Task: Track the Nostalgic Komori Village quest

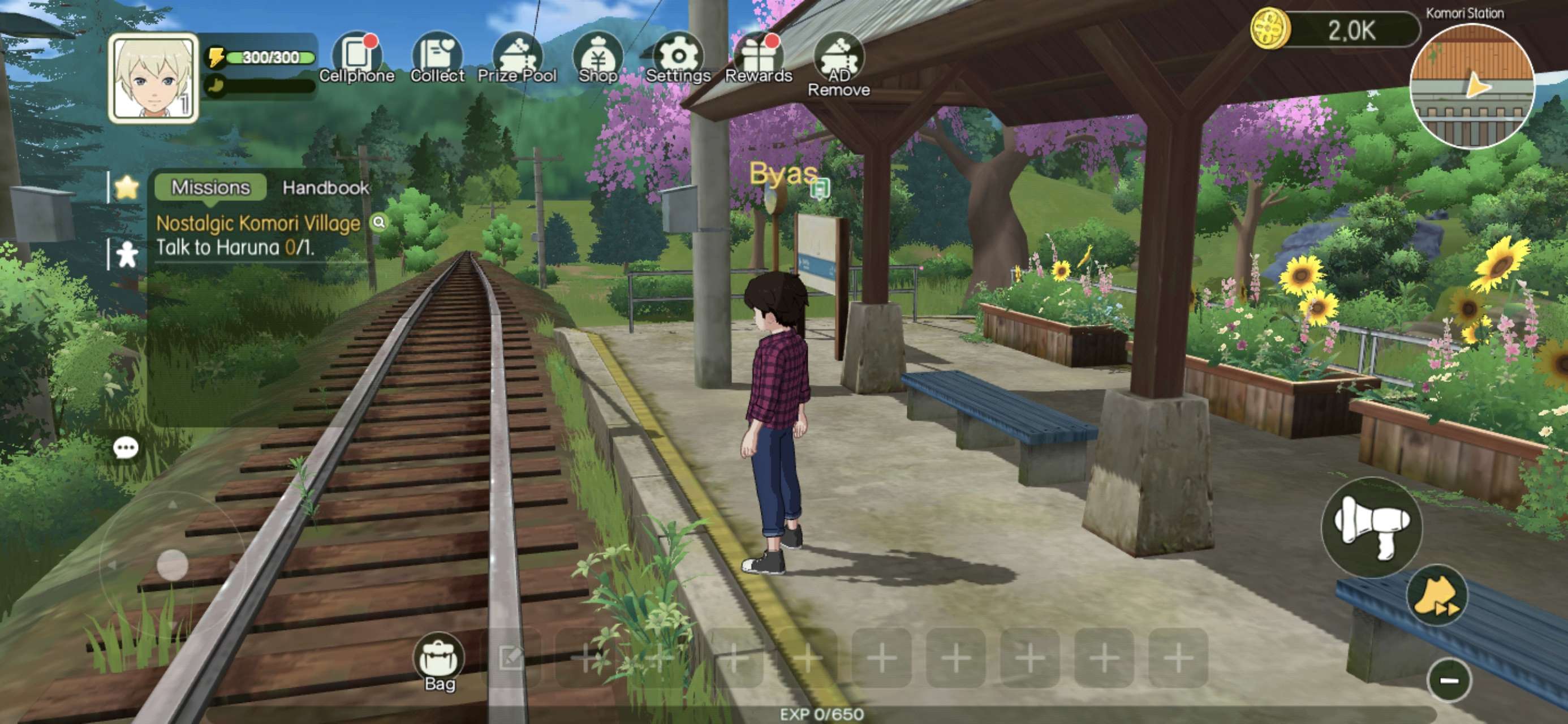Action: tap(258, 223)
